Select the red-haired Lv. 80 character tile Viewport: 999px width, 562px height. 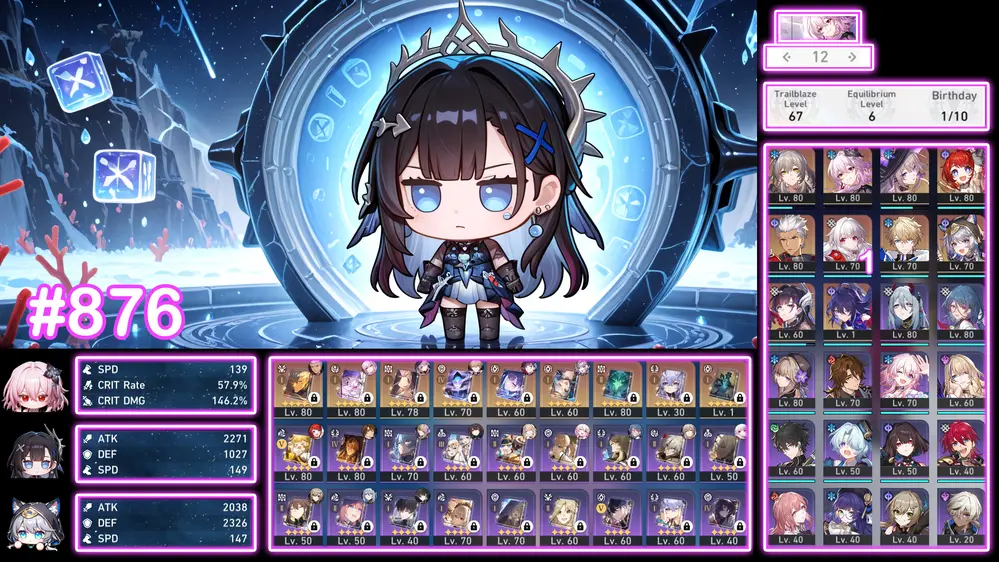click(x=961, y=173)
